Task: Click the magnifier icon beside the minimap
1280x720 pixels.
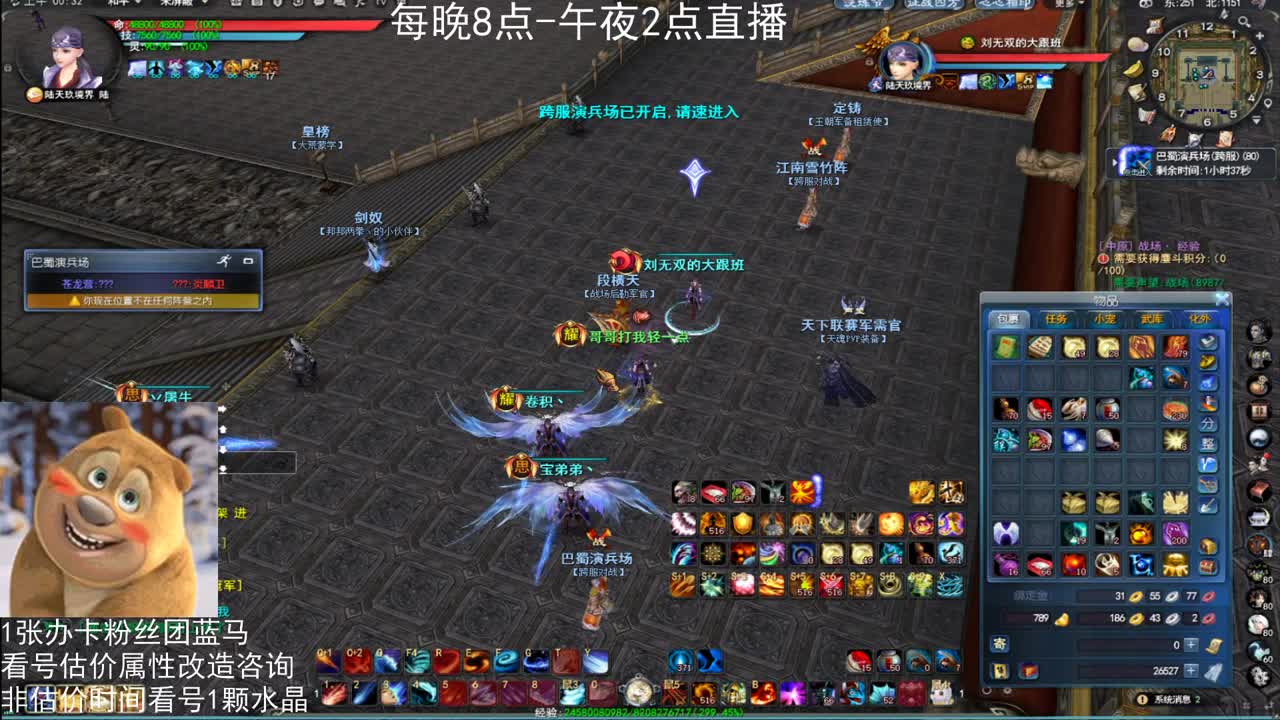Action: tap(1244, 21)
